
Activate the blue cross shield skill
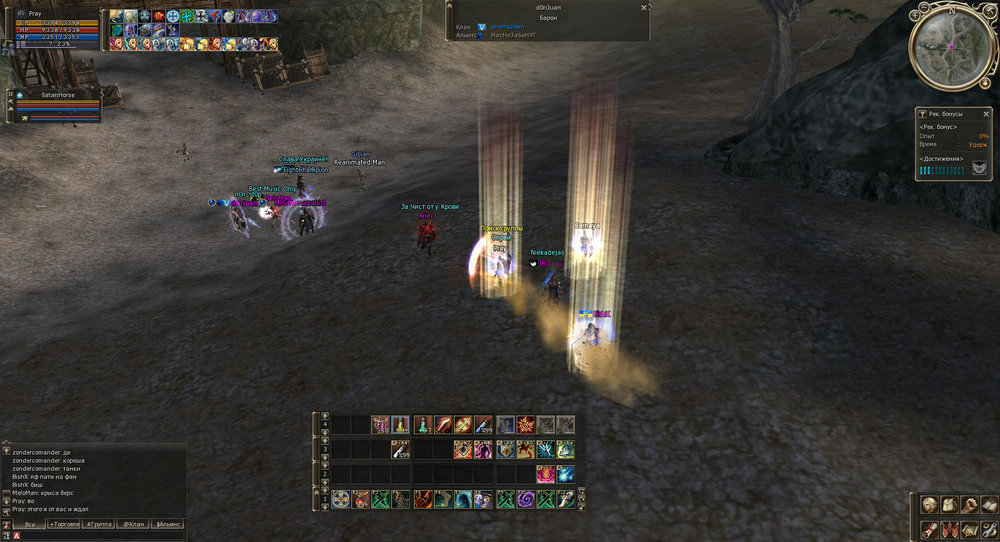pos(340,499)
